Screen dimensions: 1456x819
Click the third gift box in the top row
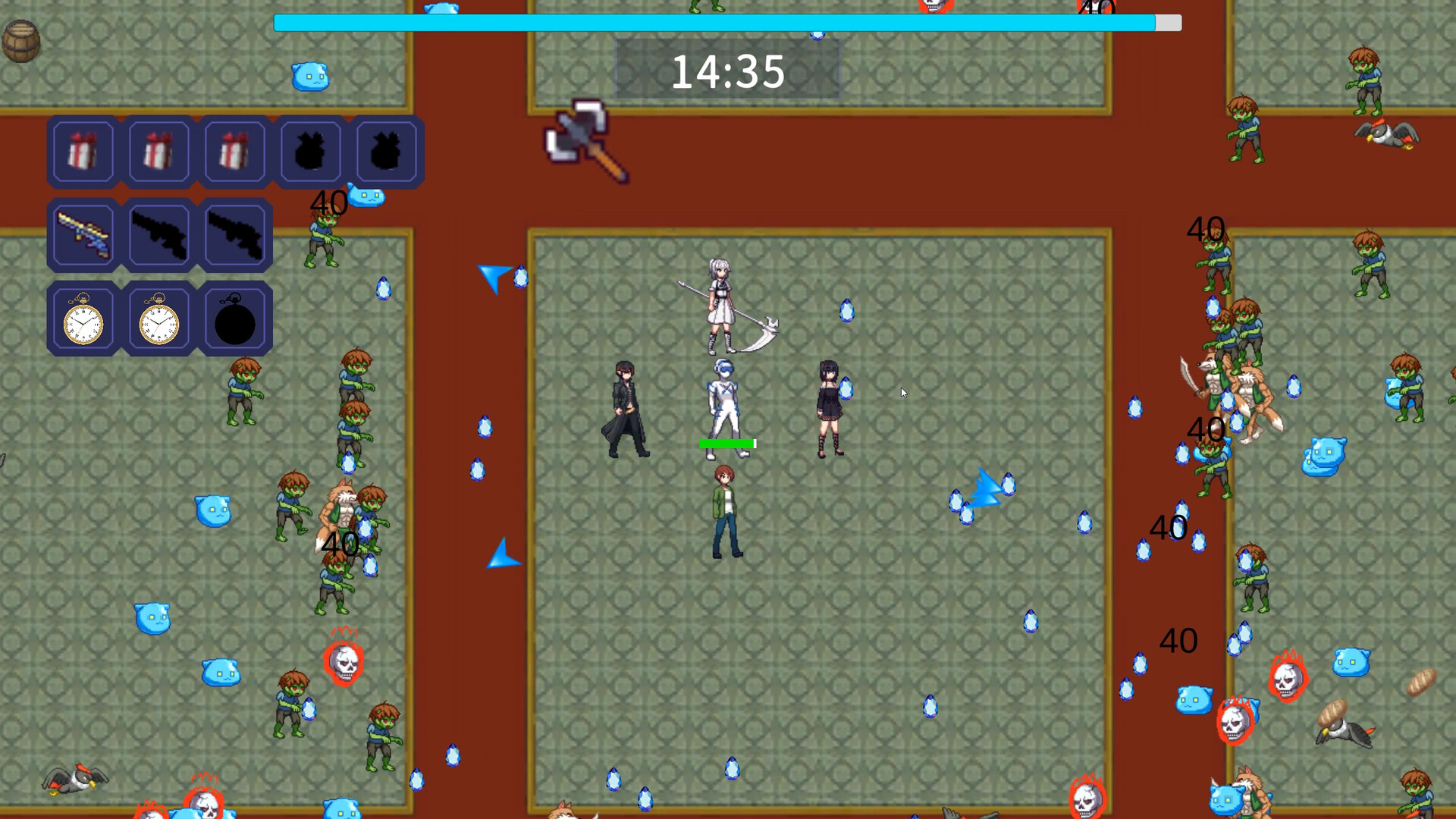tap(234, 151)
